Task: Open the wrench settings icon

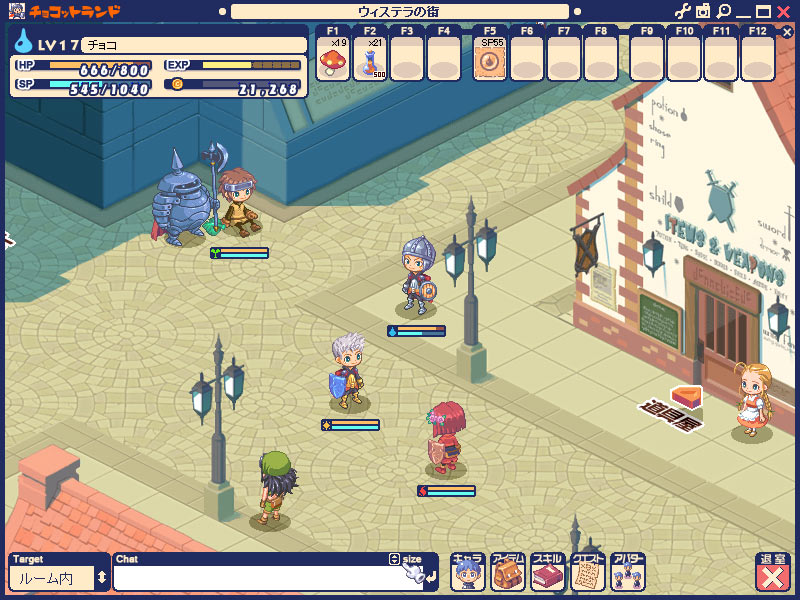Action: point(682,11)
